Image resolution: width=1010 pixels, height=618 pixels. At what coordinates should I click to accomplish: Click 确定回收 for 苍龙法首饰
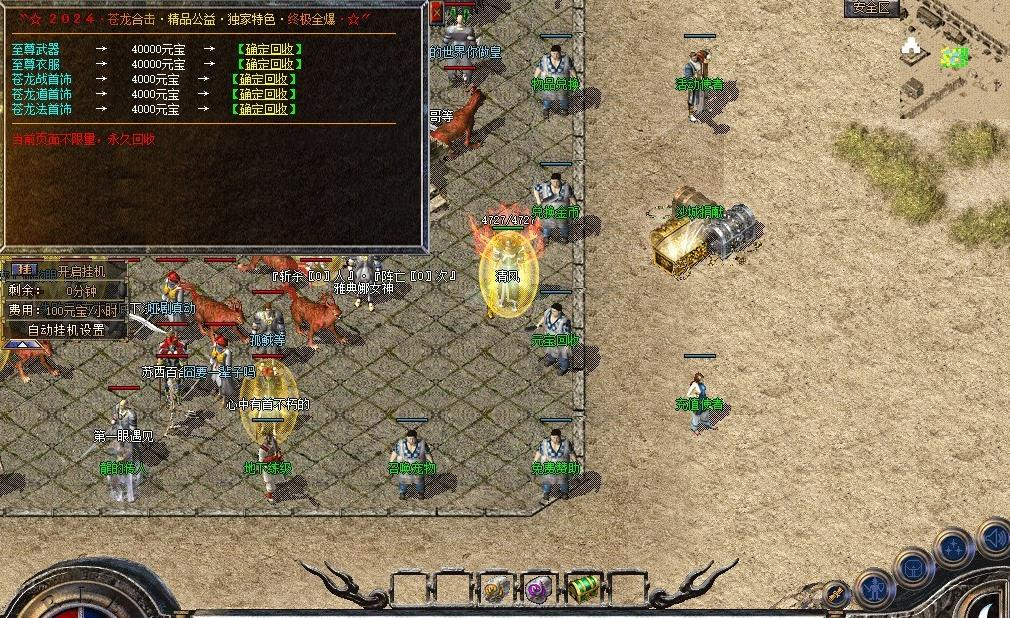coord(263,109)
